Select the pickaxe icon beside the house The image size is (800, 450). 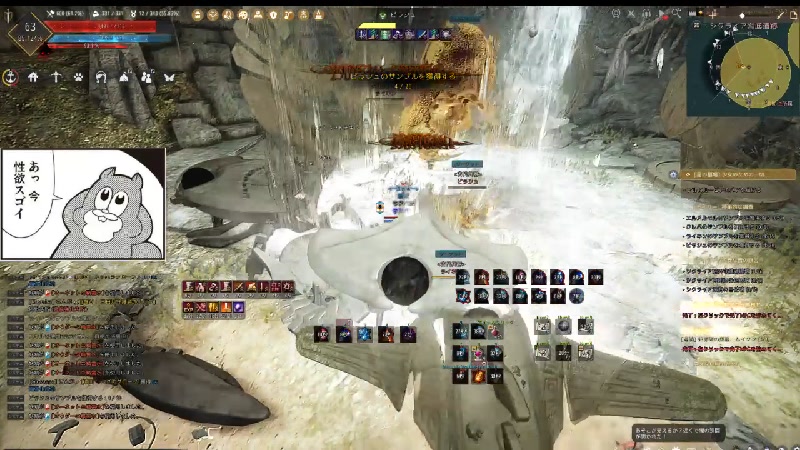[56, 77]
